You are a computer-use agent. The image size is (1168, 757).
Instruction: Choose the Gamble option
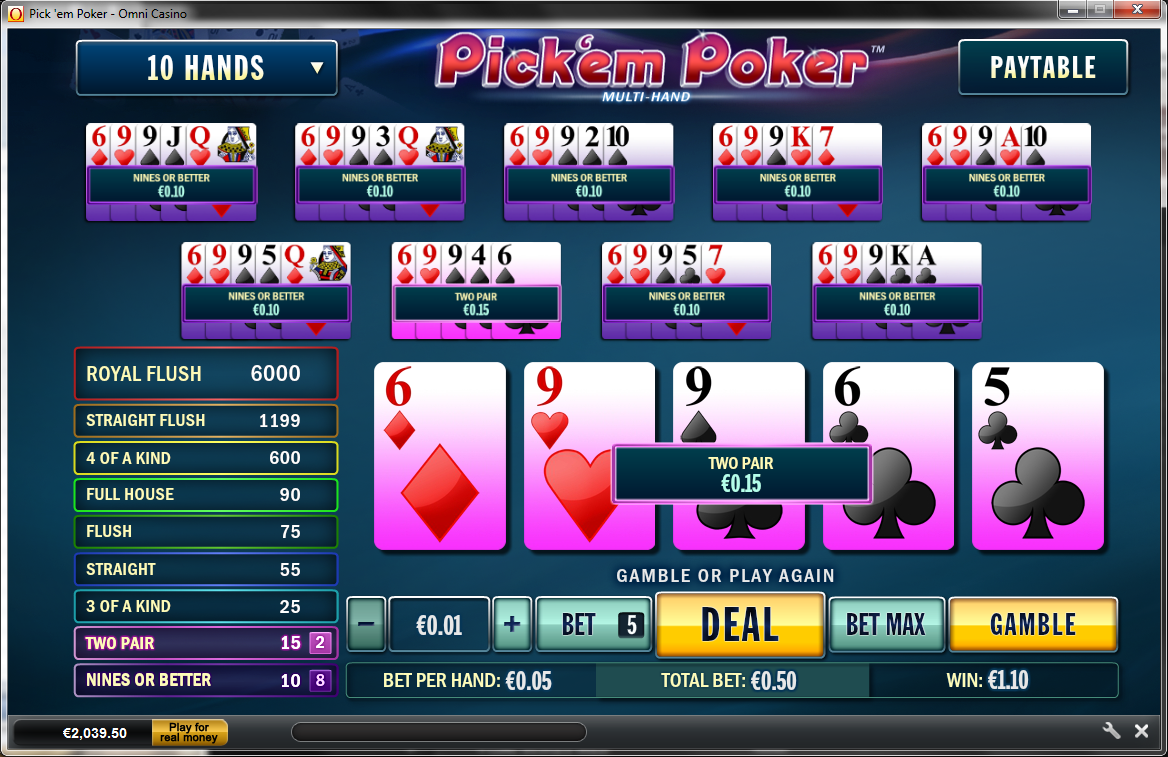(x=1032, y=625)
